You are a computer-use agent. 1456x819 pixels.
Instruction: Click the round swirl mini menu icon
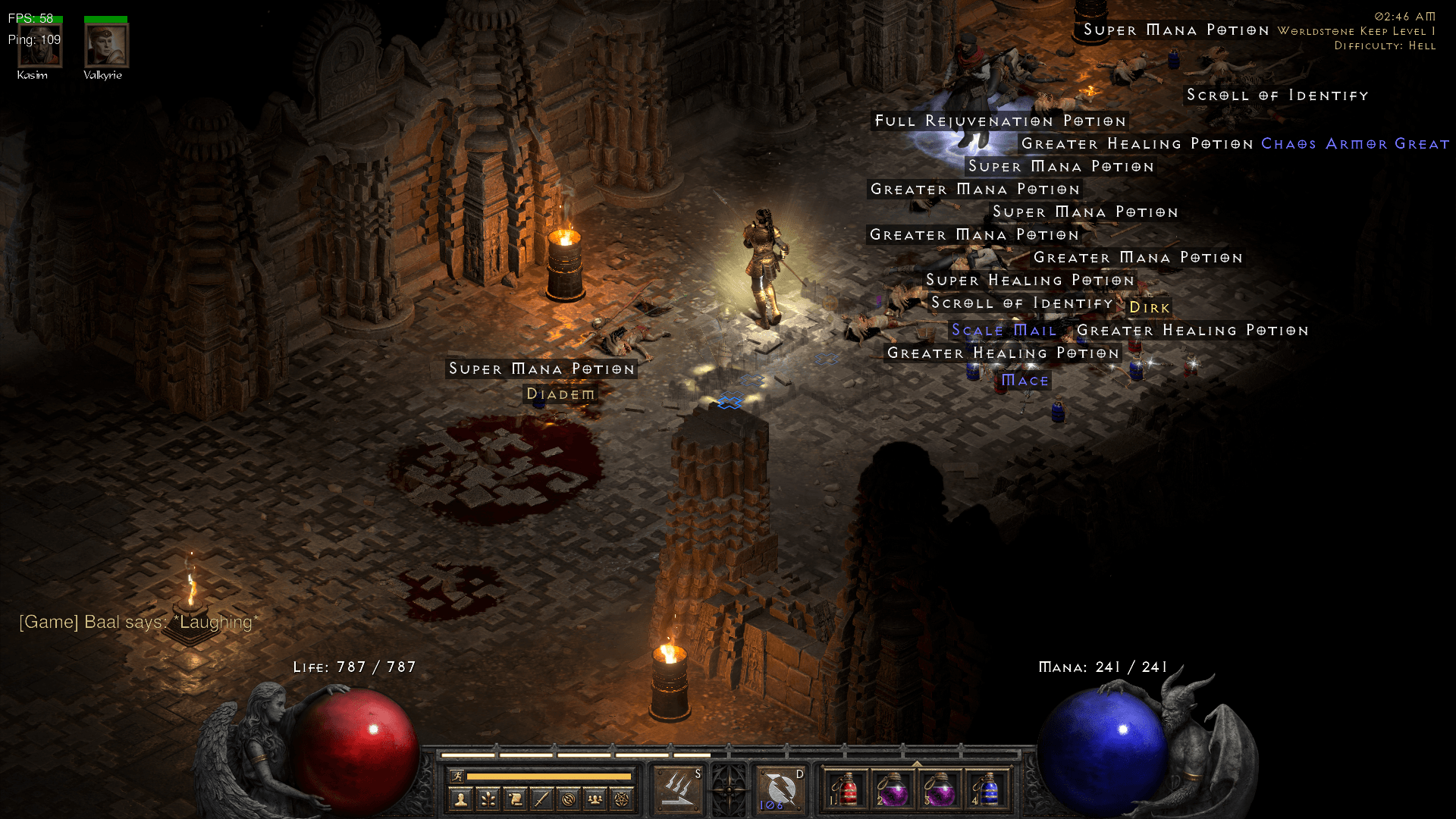click(569, 799)
